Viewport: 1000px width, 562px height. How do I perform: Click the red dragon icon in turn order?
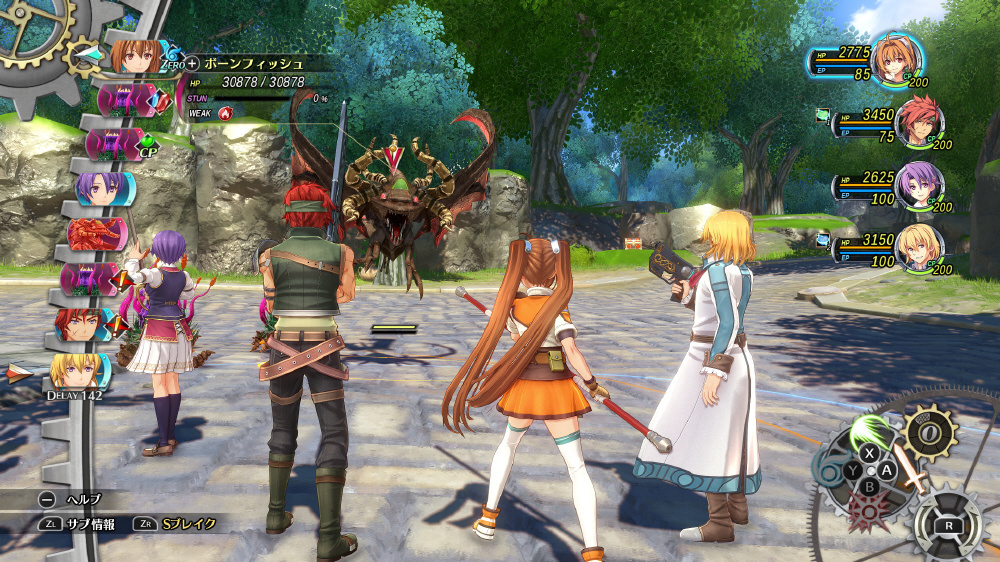(x=98, y=233)
